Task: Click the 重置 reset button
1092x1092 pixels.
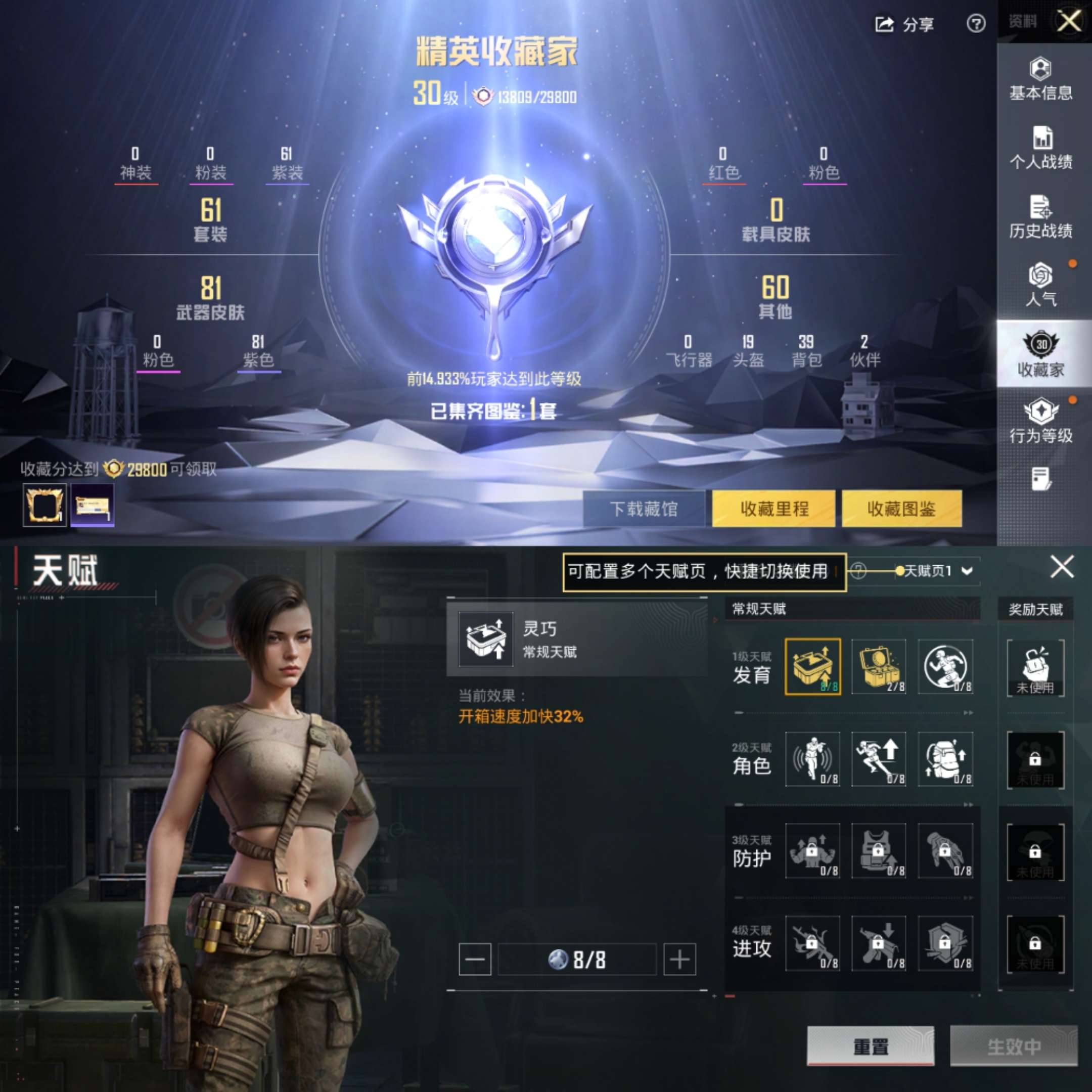Action: [x=871, y=1047]
